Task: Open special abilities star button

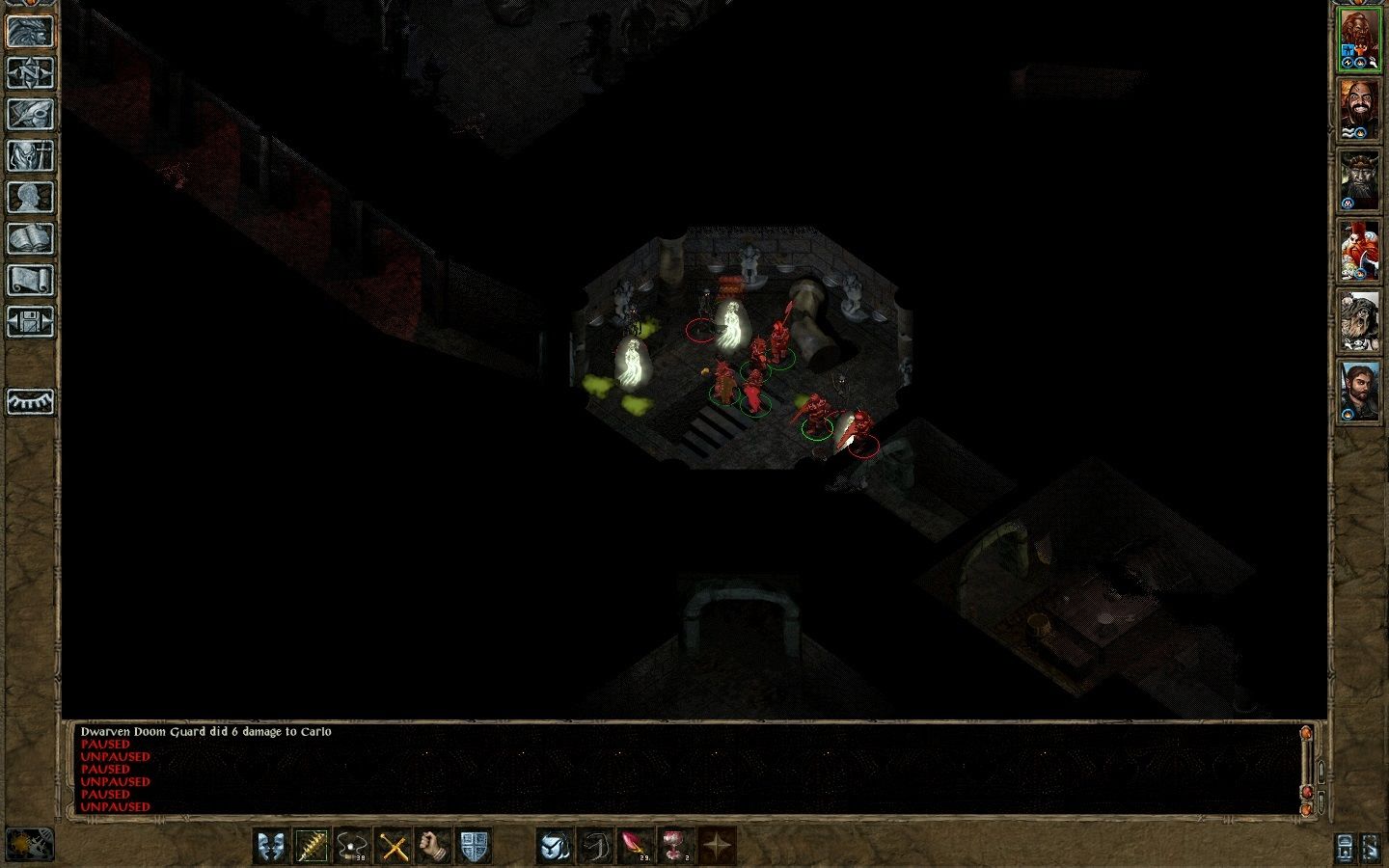Action: pyautogui.click(x=717, y=847)
